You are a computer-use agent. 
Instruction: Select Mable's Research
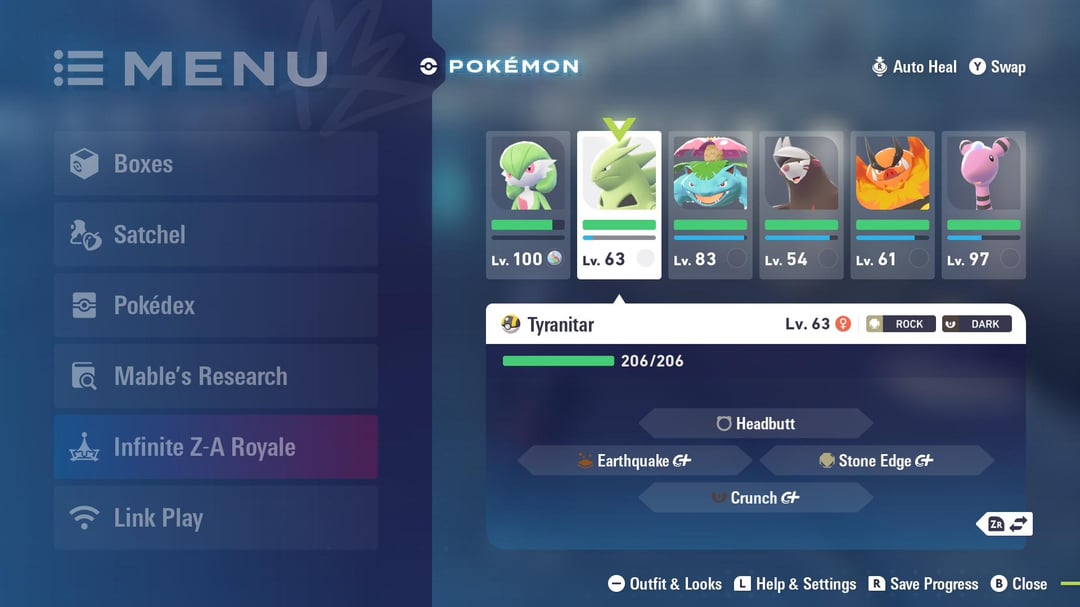(216, 377)
